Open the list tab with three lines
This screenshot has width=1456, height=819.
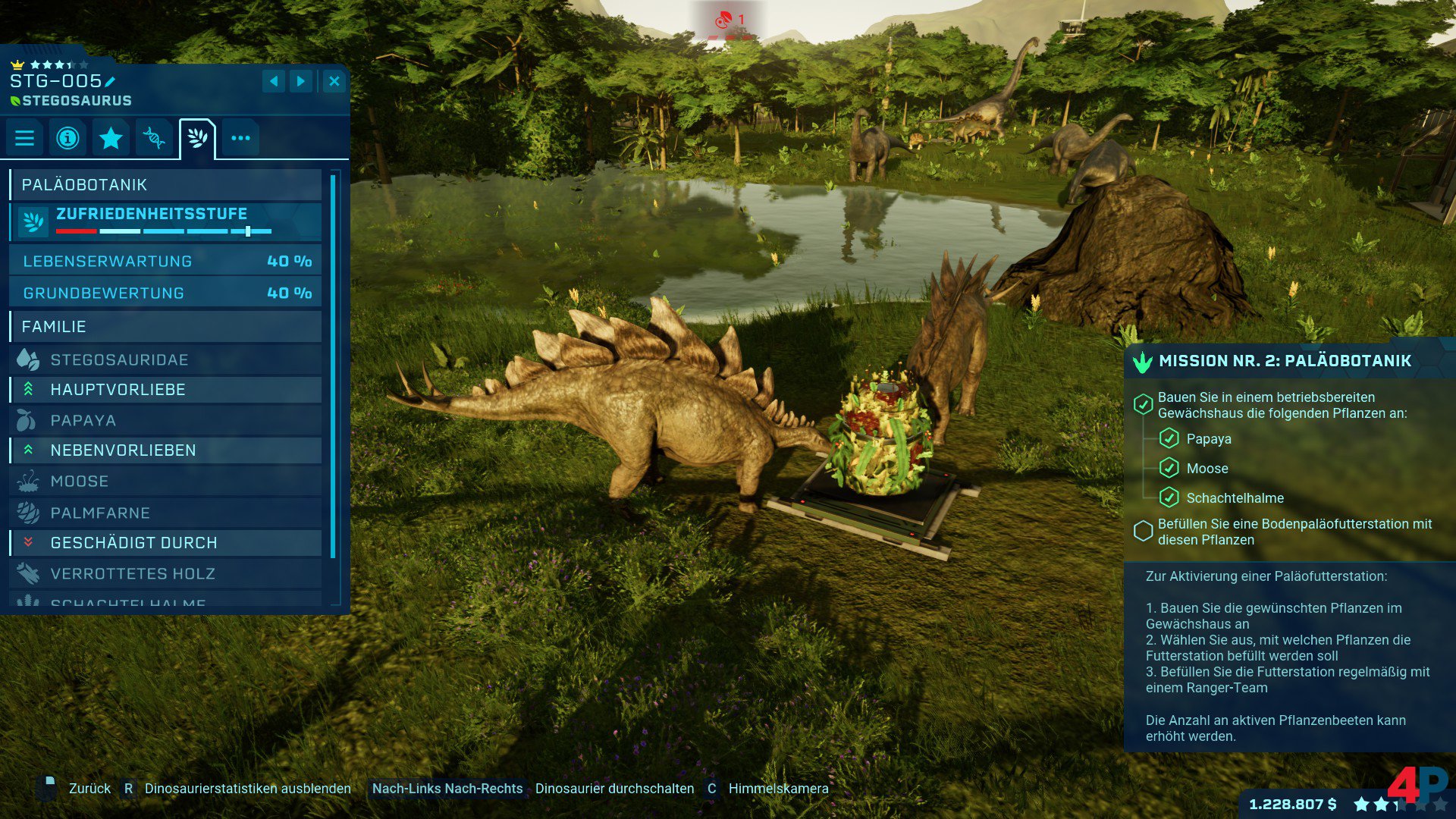point(24,138)
